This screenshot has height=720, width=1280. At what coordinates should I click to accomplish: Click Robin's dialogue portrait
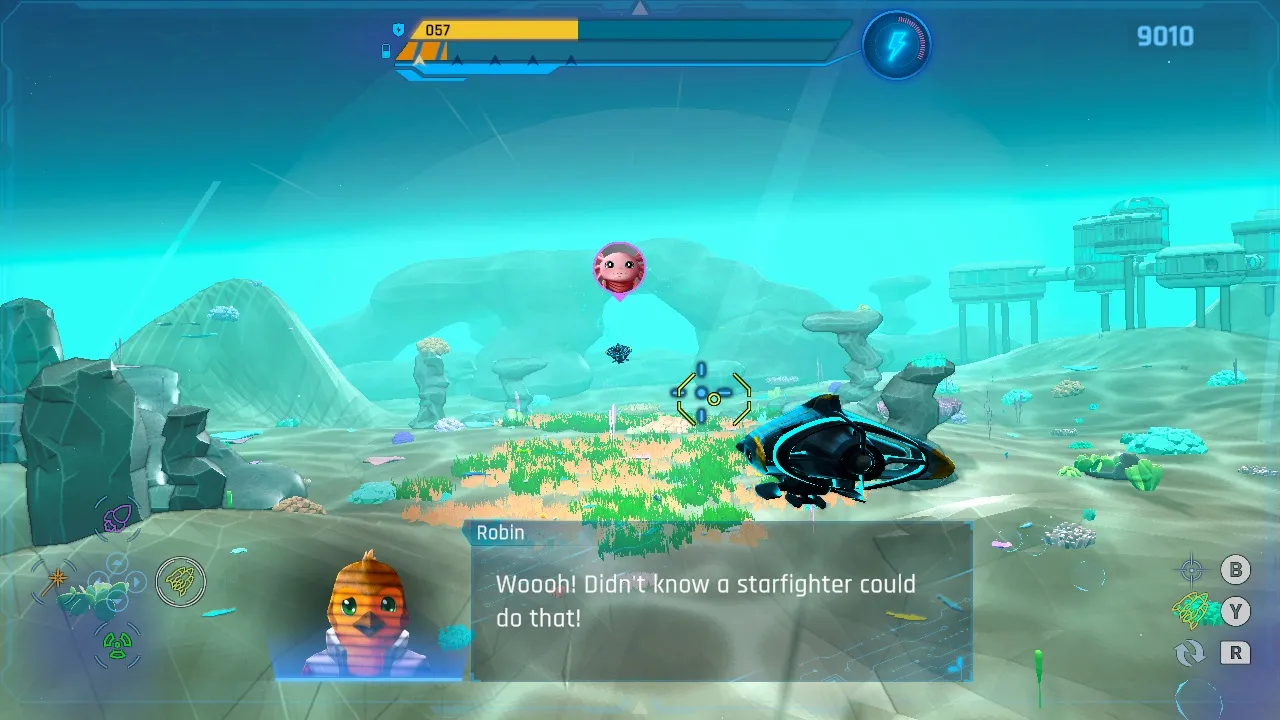(368, 614)
